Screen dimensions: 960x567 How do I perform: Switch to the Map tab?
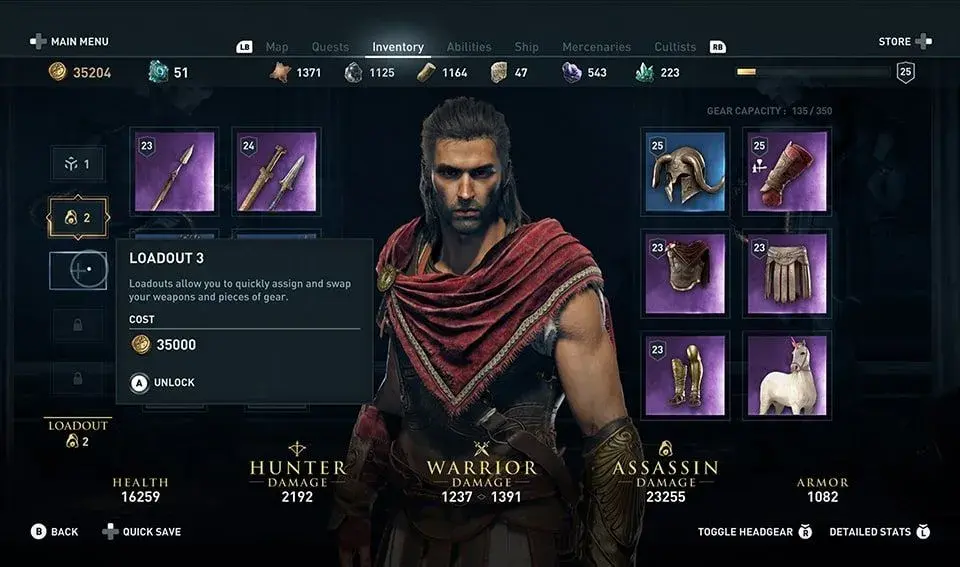[276, 47]
